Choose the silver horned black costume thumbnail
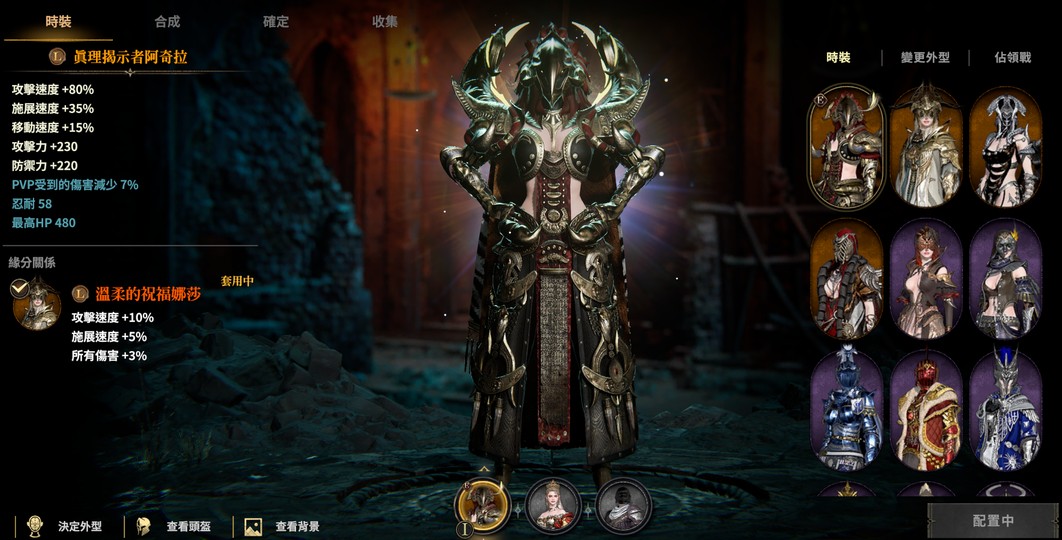 click(x=1005, y=146)
